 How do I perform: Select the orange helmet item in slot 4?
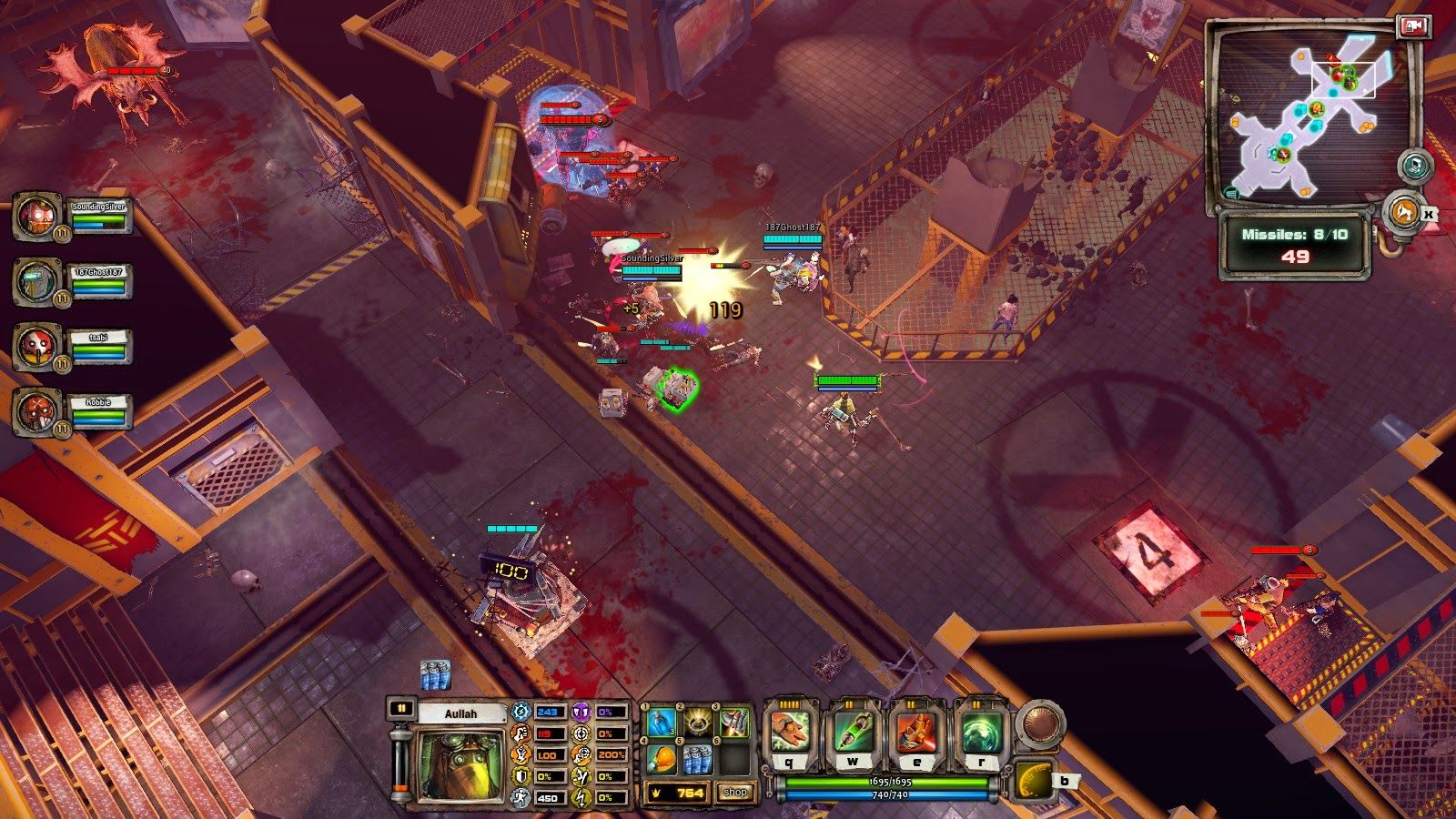point(662,760)
